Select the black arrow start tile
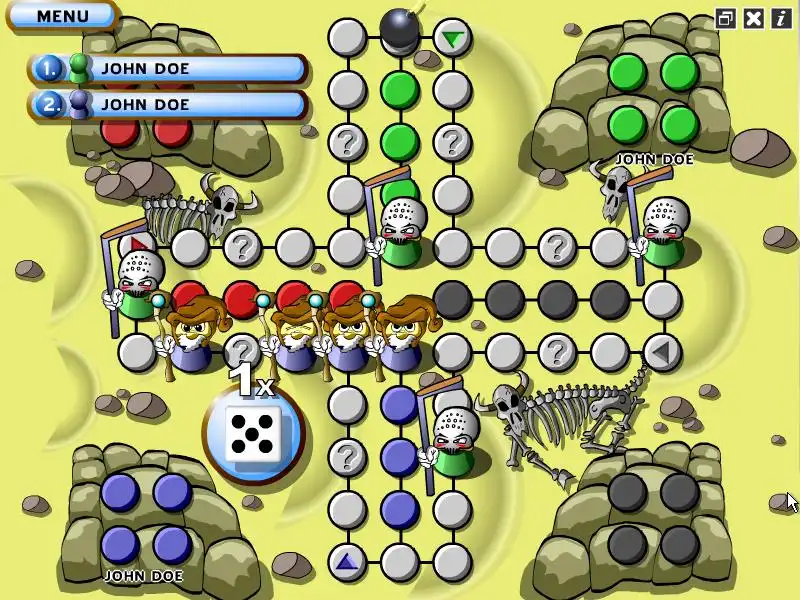Viewport: 800px width, 600px height. click(660, 351)
